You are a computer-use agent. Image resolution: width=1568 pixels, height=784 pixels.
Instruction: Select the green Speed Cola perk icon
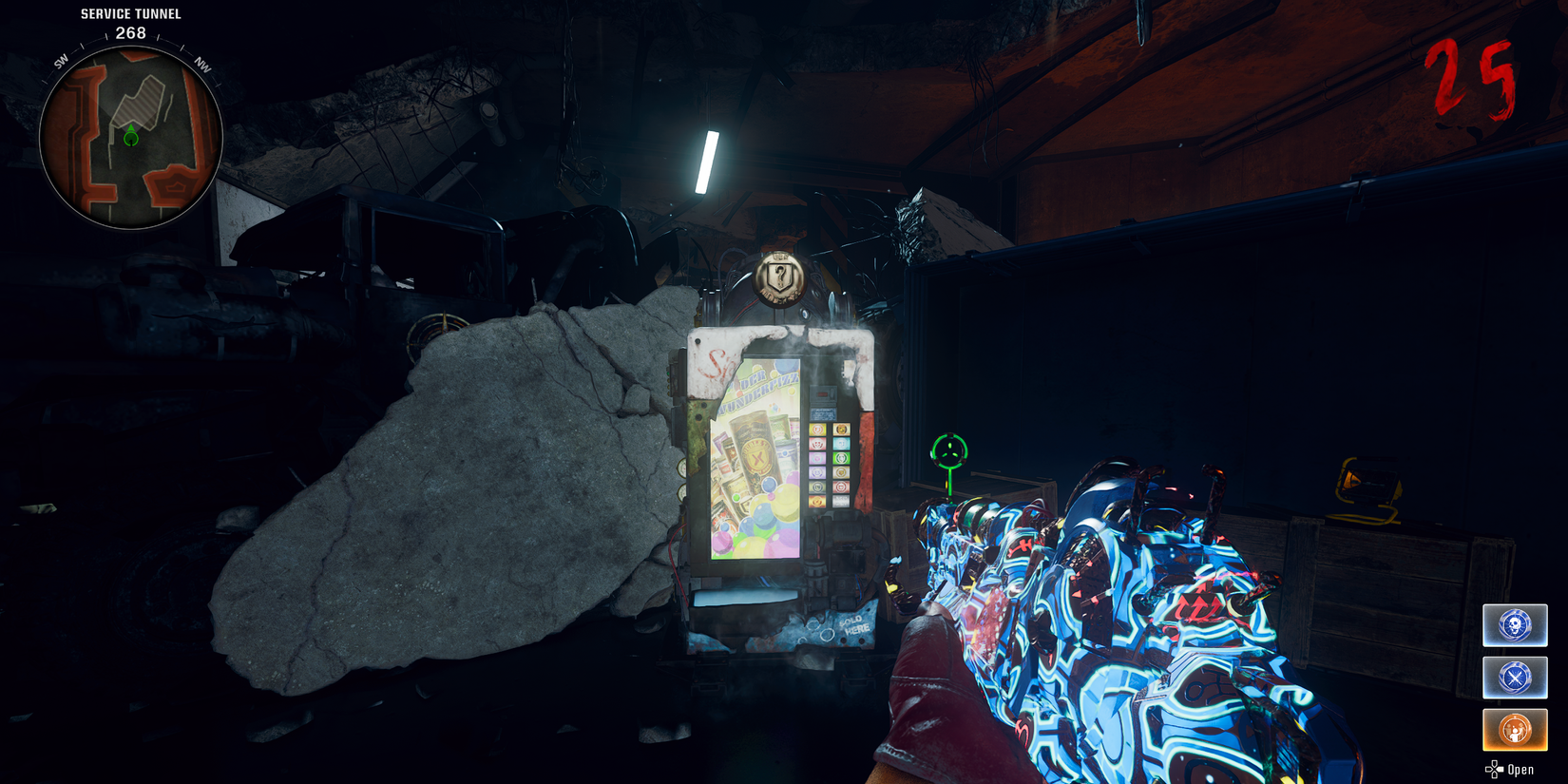click(x=841, y=458)
